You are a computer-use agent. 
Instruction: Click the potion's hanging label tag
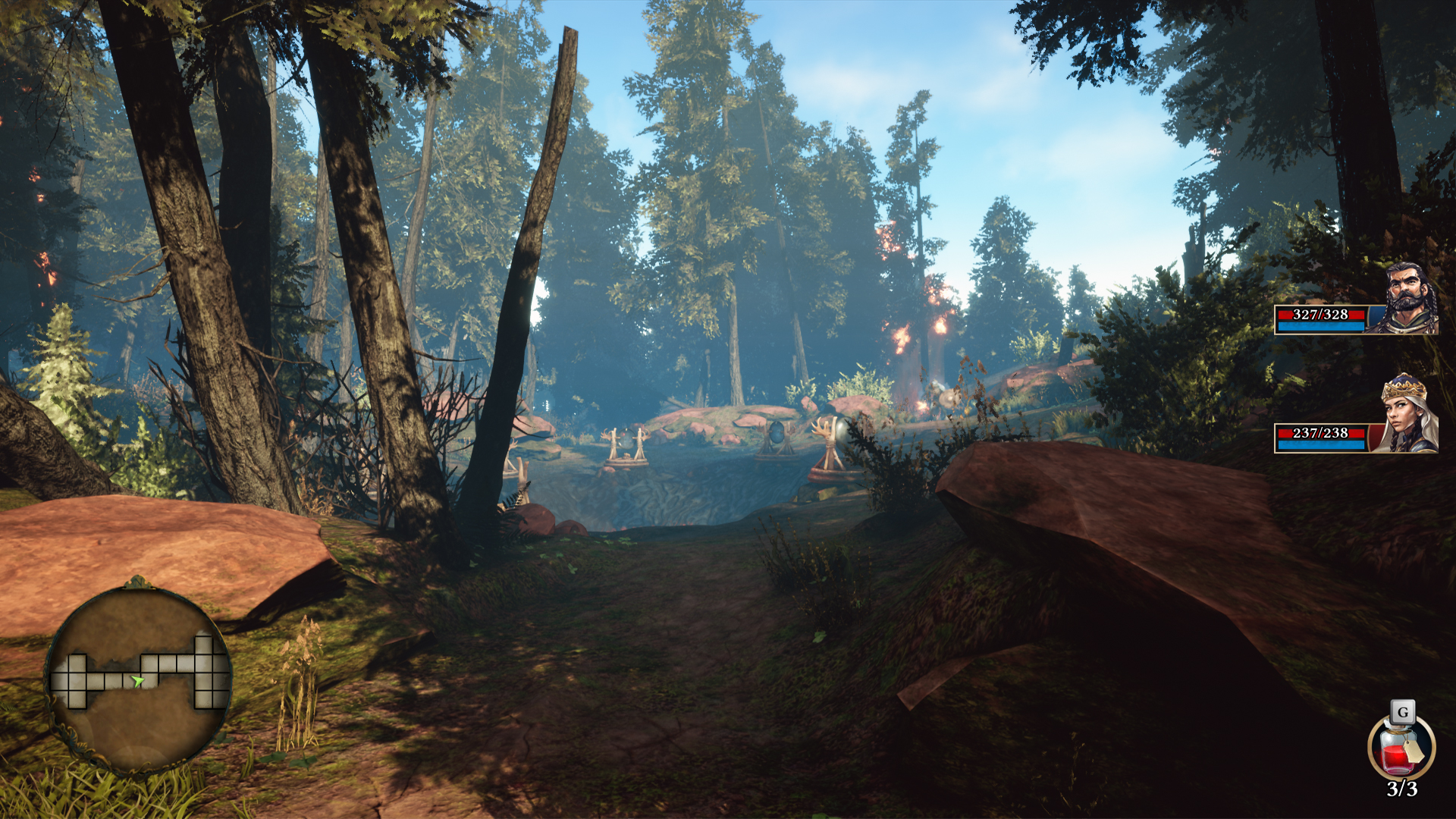pyautogui.click(x=1415, y=752)
